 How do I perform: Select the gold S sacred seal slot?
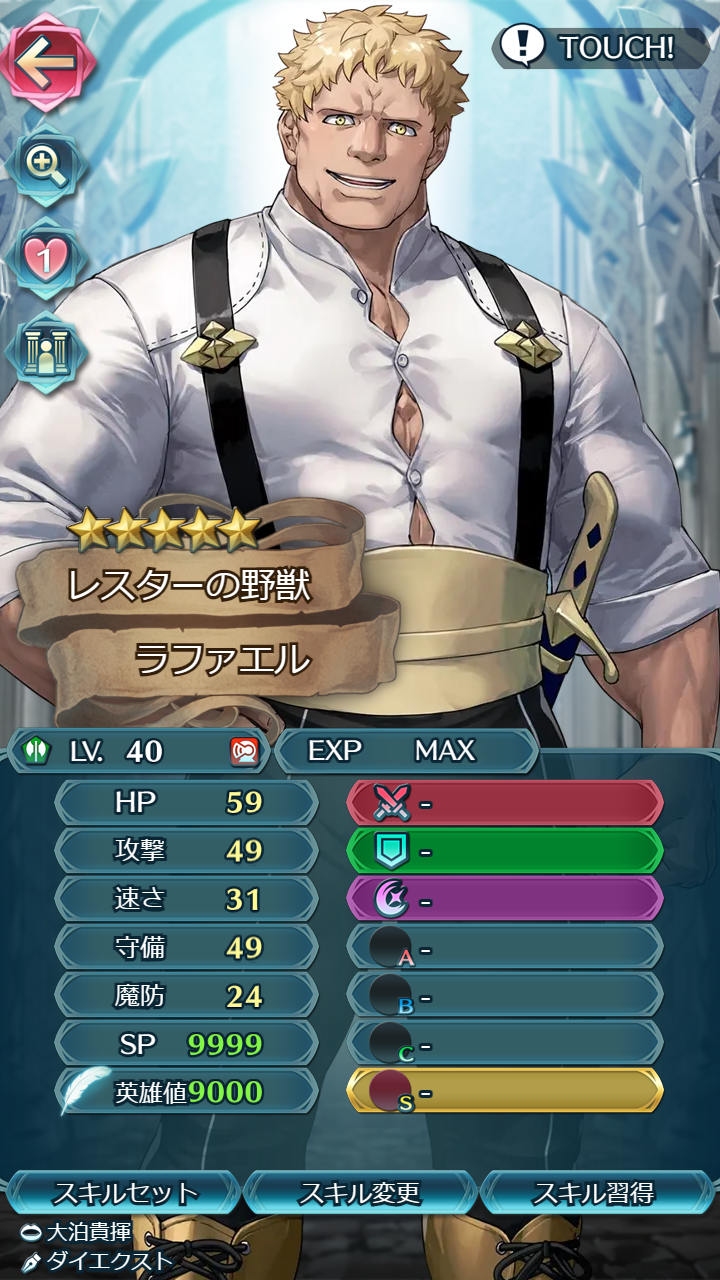tap(505, 1091)
